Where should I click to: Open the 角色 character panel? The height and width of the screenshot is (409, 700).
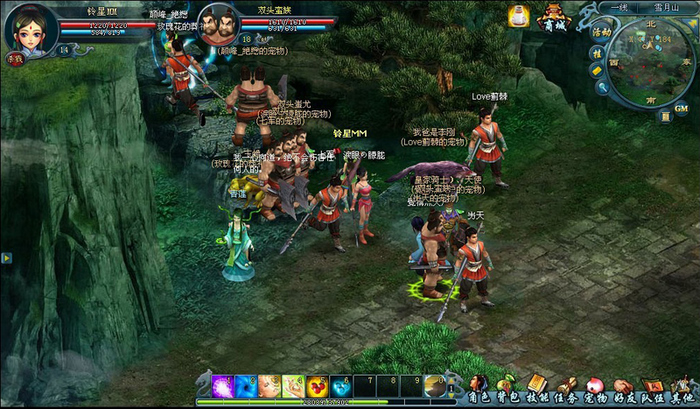click(481, 387)
